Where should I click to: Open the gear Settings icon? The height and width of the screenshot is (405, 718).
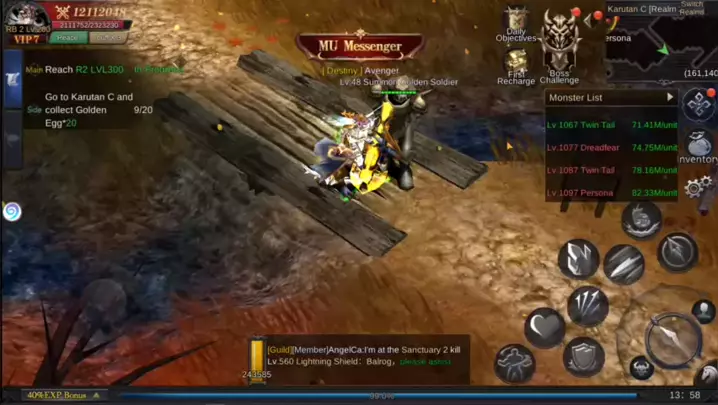coord(698,186)
